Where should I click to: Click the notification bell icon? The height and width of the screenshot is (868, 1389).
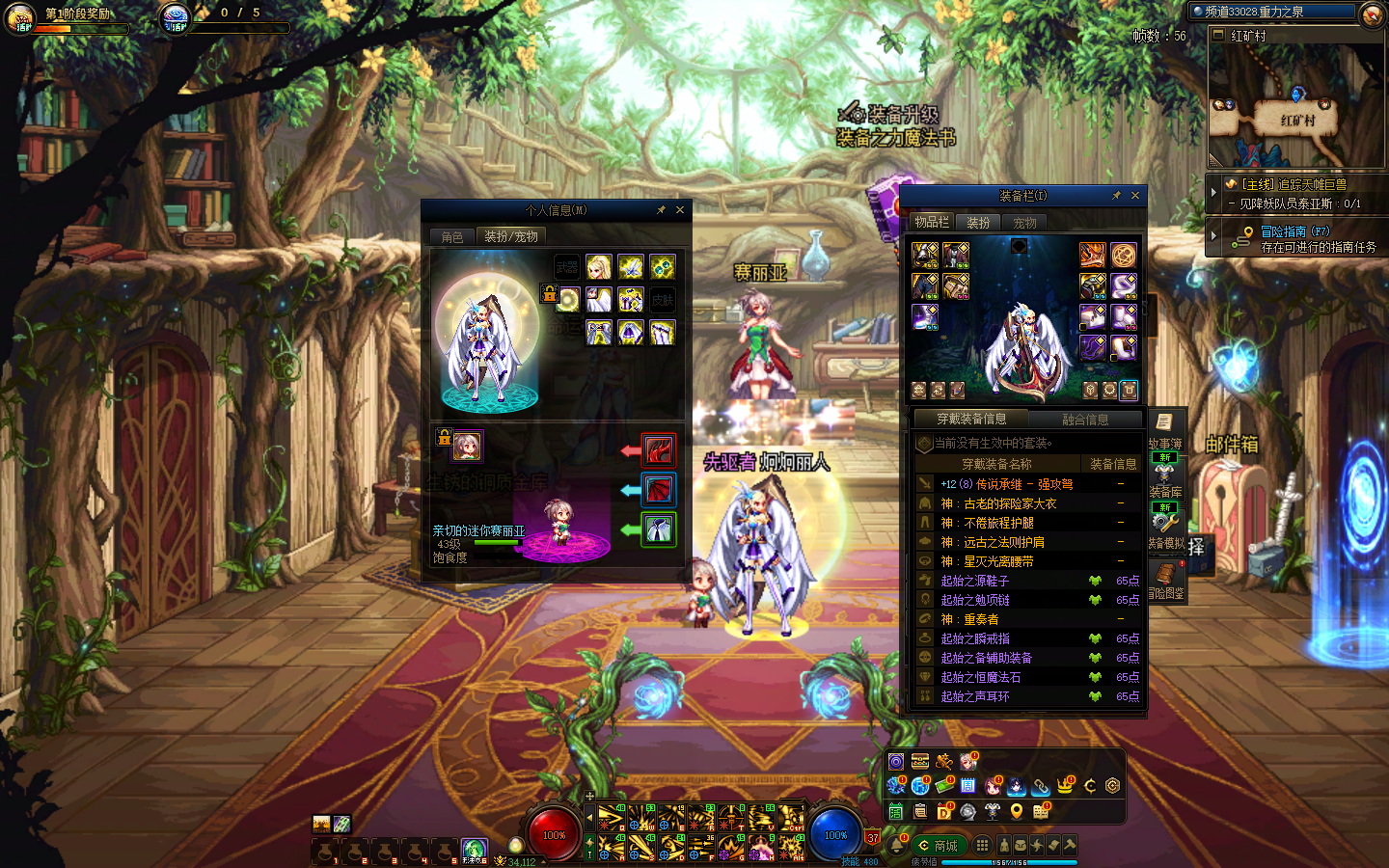tap(896, 845)
